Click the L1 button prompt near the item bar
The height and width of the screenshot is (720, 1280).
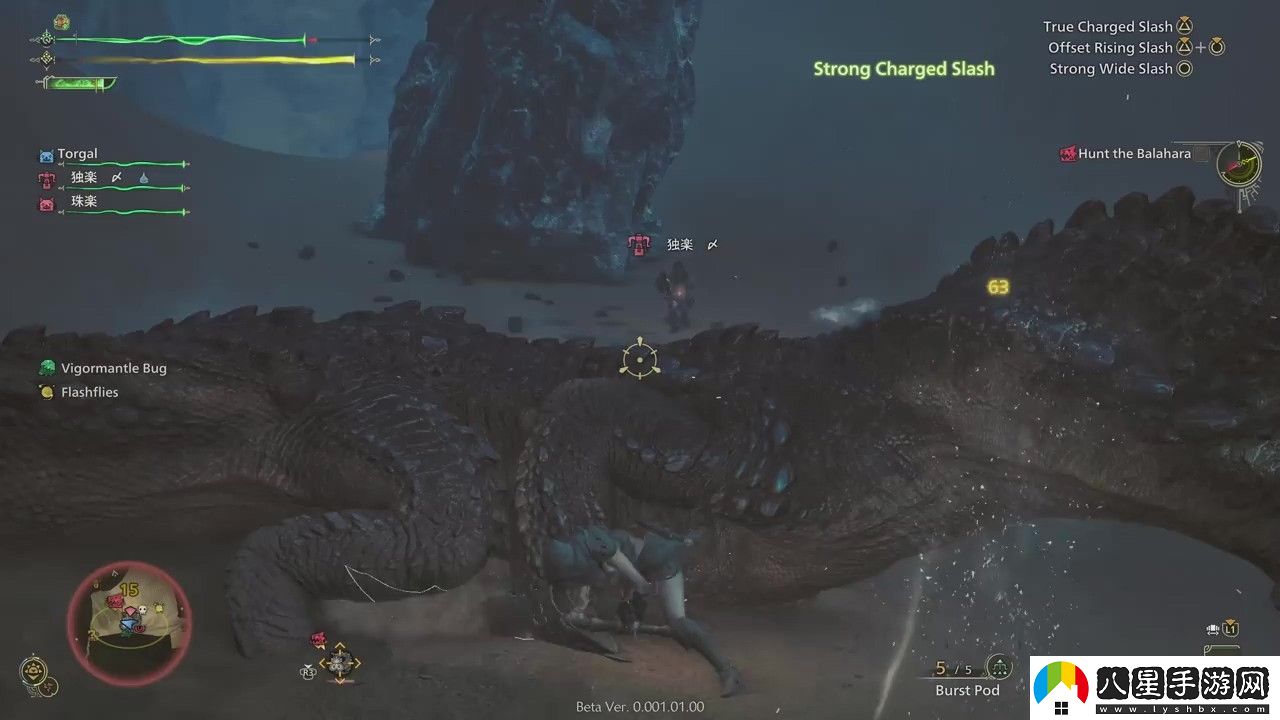(x=1231, y=628)
